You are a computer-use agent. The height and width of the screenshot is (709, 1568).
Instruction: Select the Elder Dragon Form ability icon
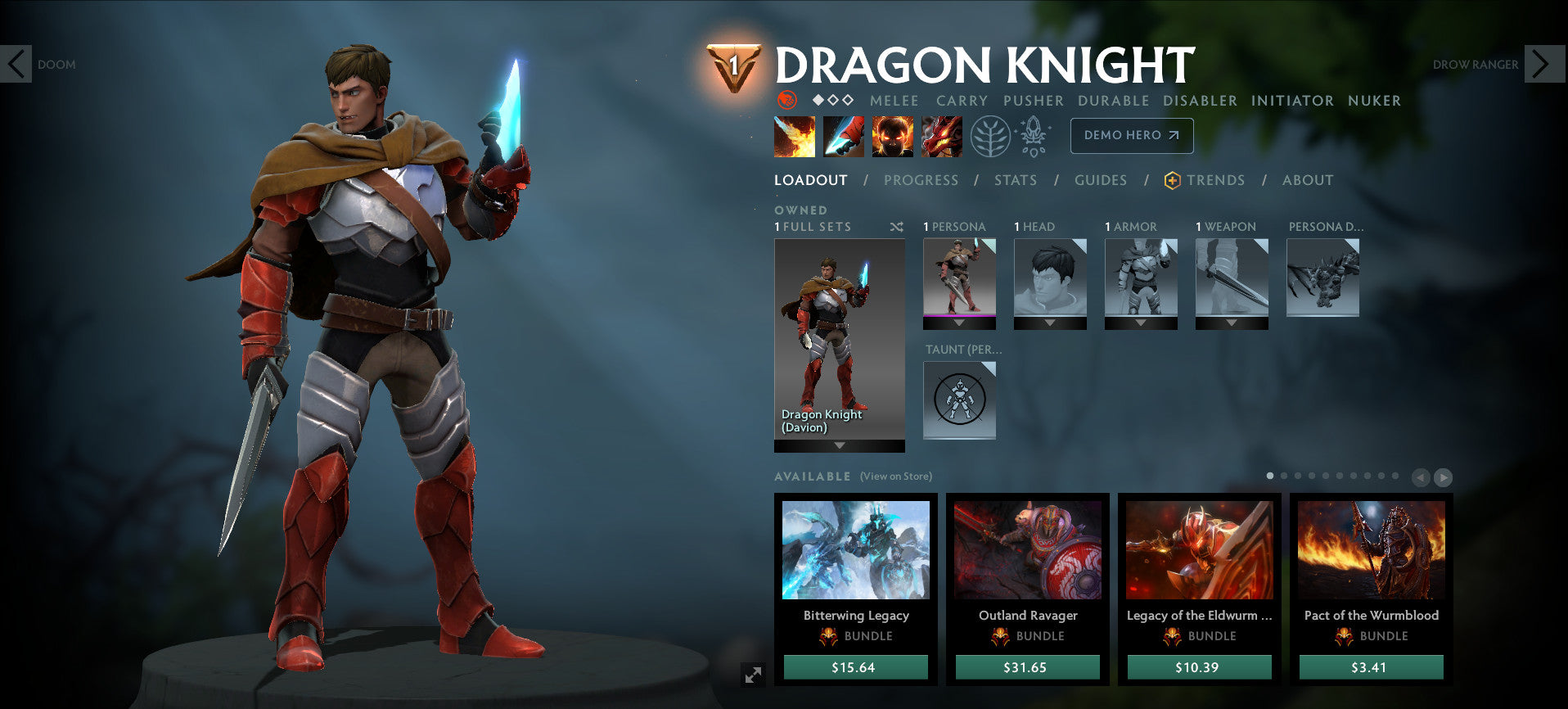pyautogui.click(x=940, y=136)
